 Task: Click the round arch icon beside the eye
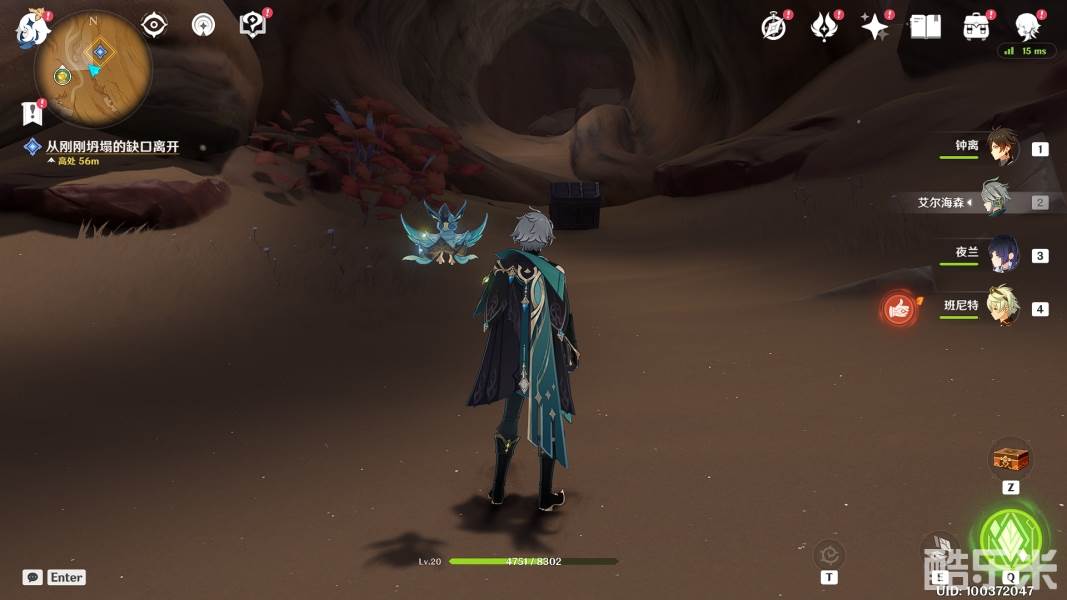coord(203,25)
